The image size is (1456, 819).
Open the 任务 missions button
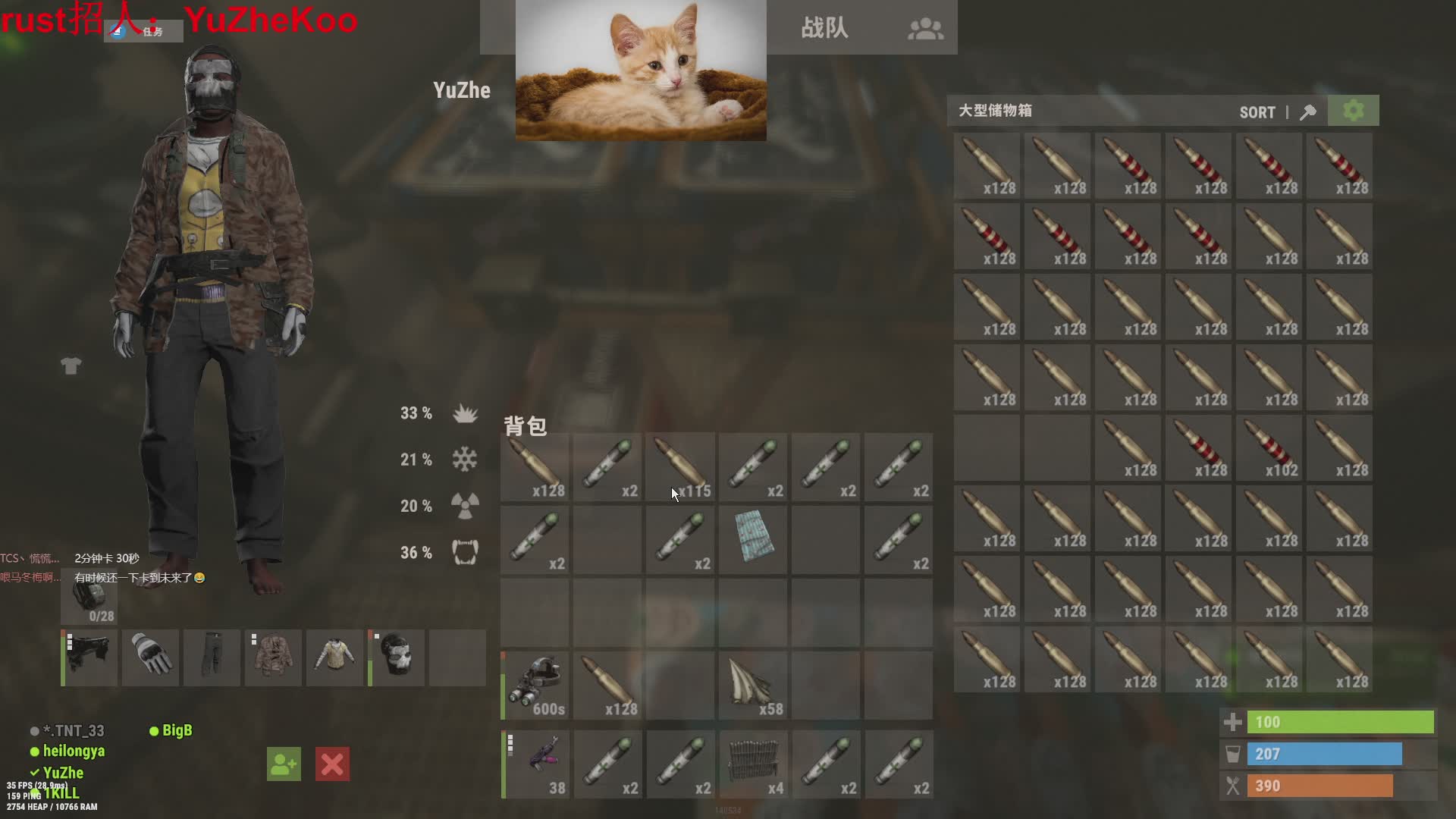pyautogui.click(x=144, y=31)
